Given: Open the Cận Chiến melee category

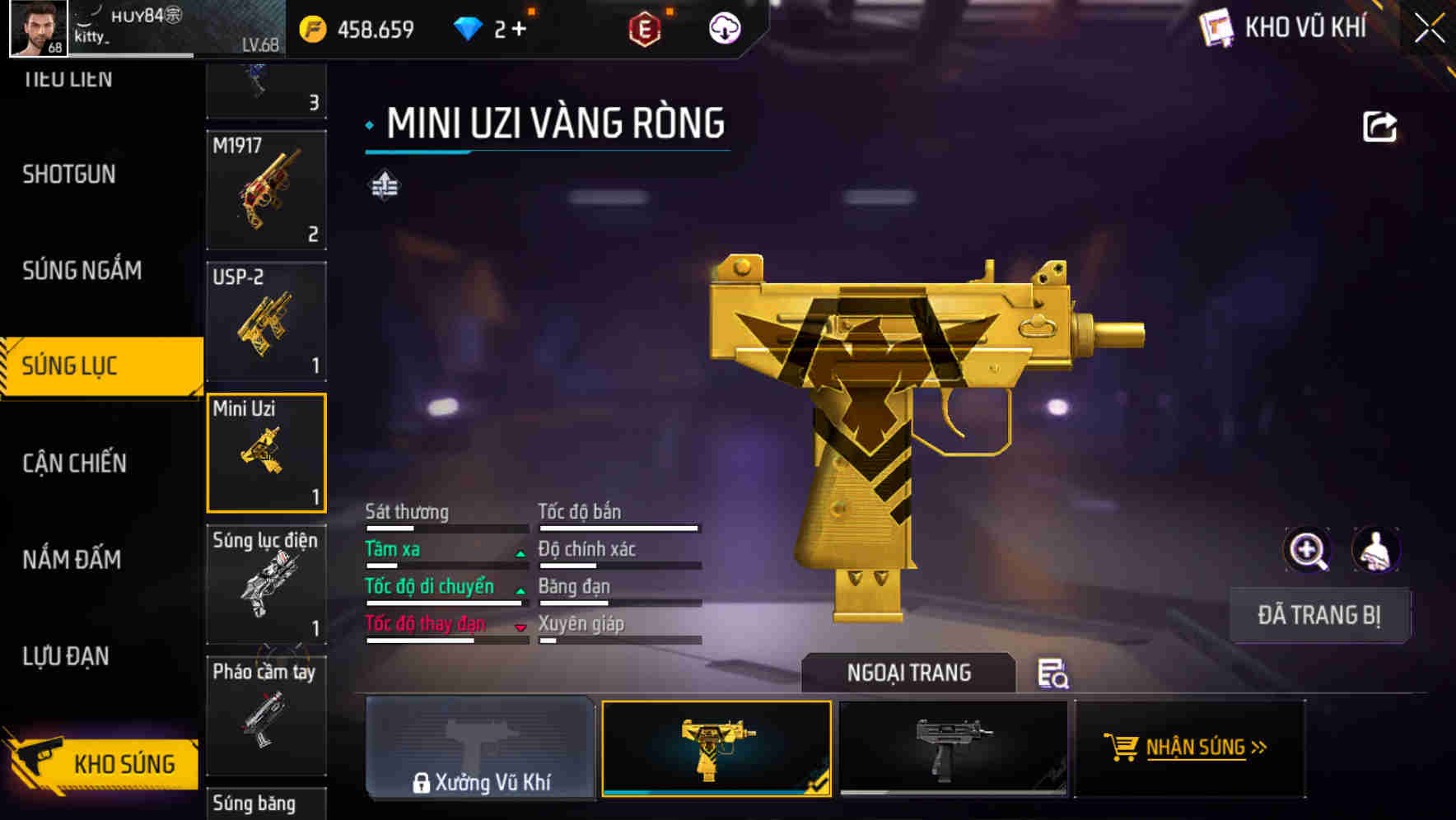Looking at the screenshot, I should click(74, 463).
